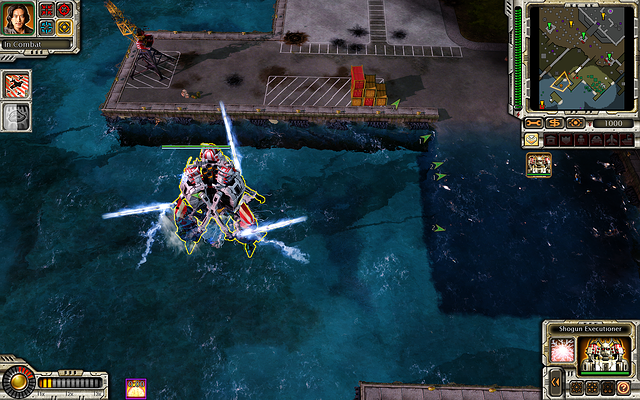This screenshot has width=640, height=400.
Task: Activate sell mode with the dollar button
Action: click(x=553, y=123)
